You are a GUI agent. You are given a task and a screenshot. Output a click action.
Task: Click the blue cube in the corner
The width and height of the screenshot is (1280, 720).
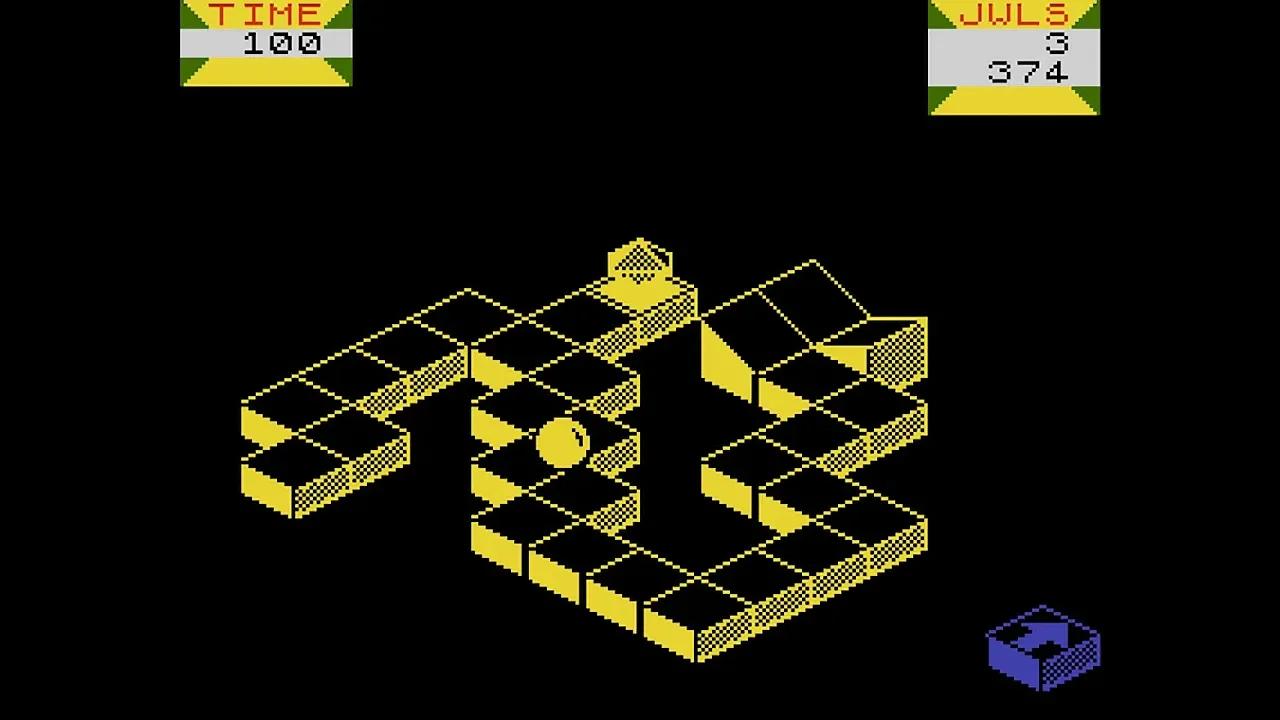1040,650
